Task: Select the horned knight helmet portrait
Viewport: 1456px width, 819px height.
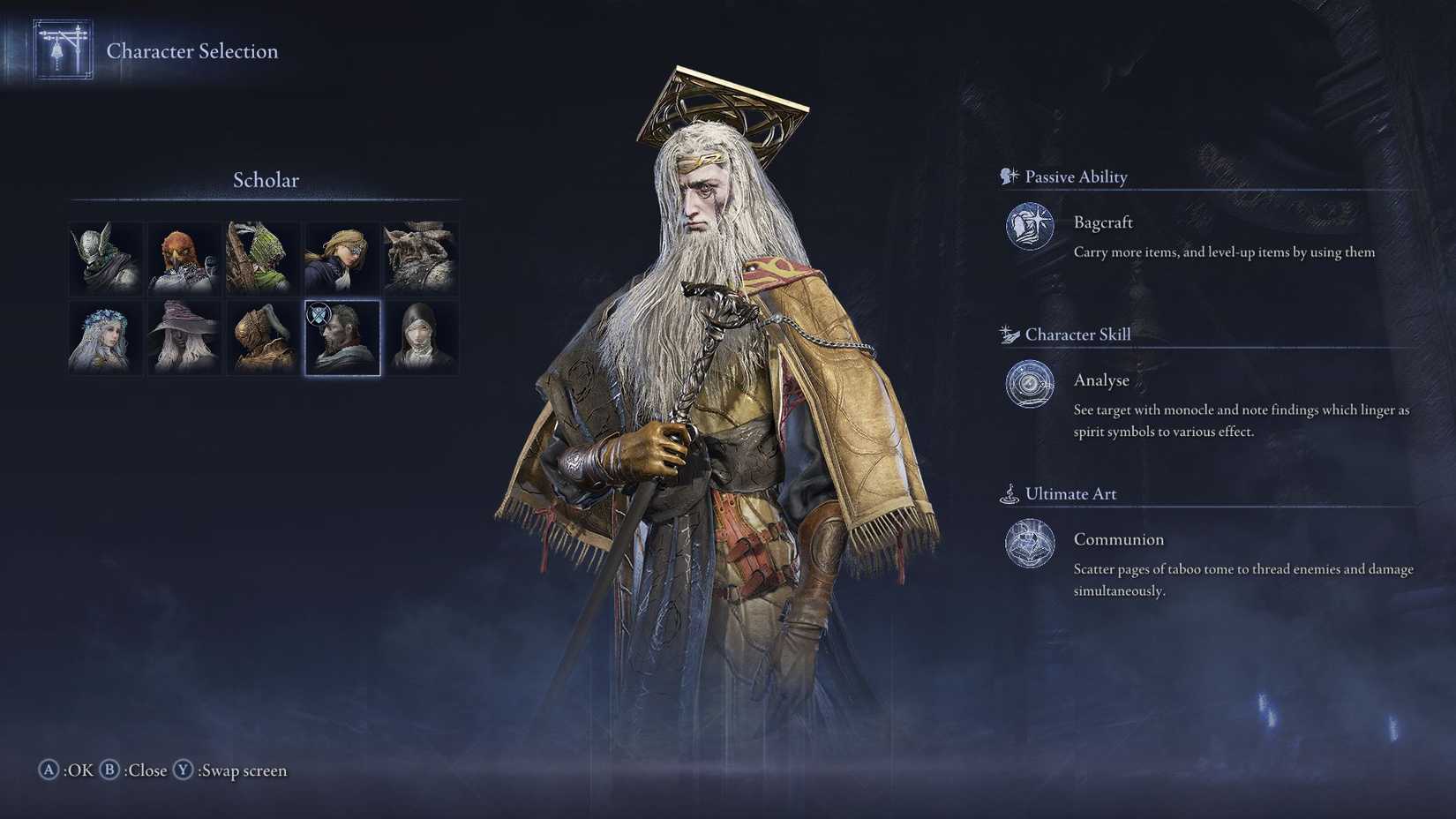Action: click(x=104, y=257)
